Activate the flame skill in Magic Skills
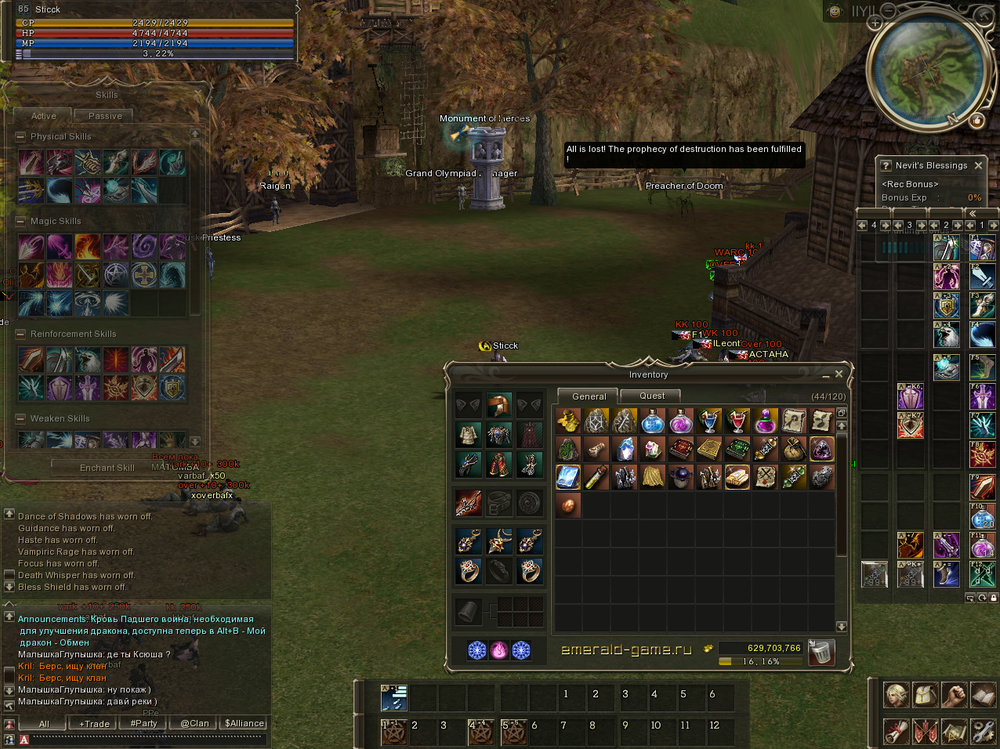The width and height of the screenshot is (1000, 749). point(87,246)
